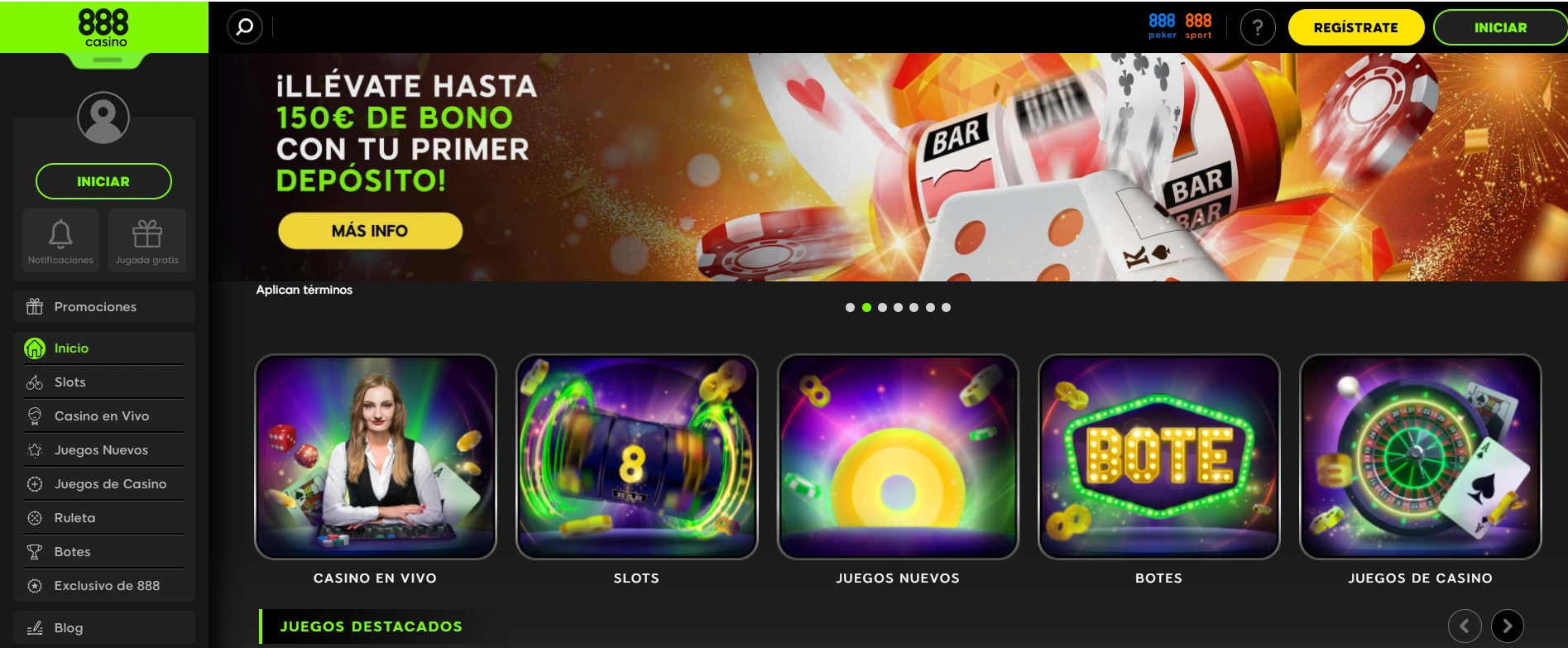Click the help question mark icon
This screenshot has width=1568, height=648.
1258,27
